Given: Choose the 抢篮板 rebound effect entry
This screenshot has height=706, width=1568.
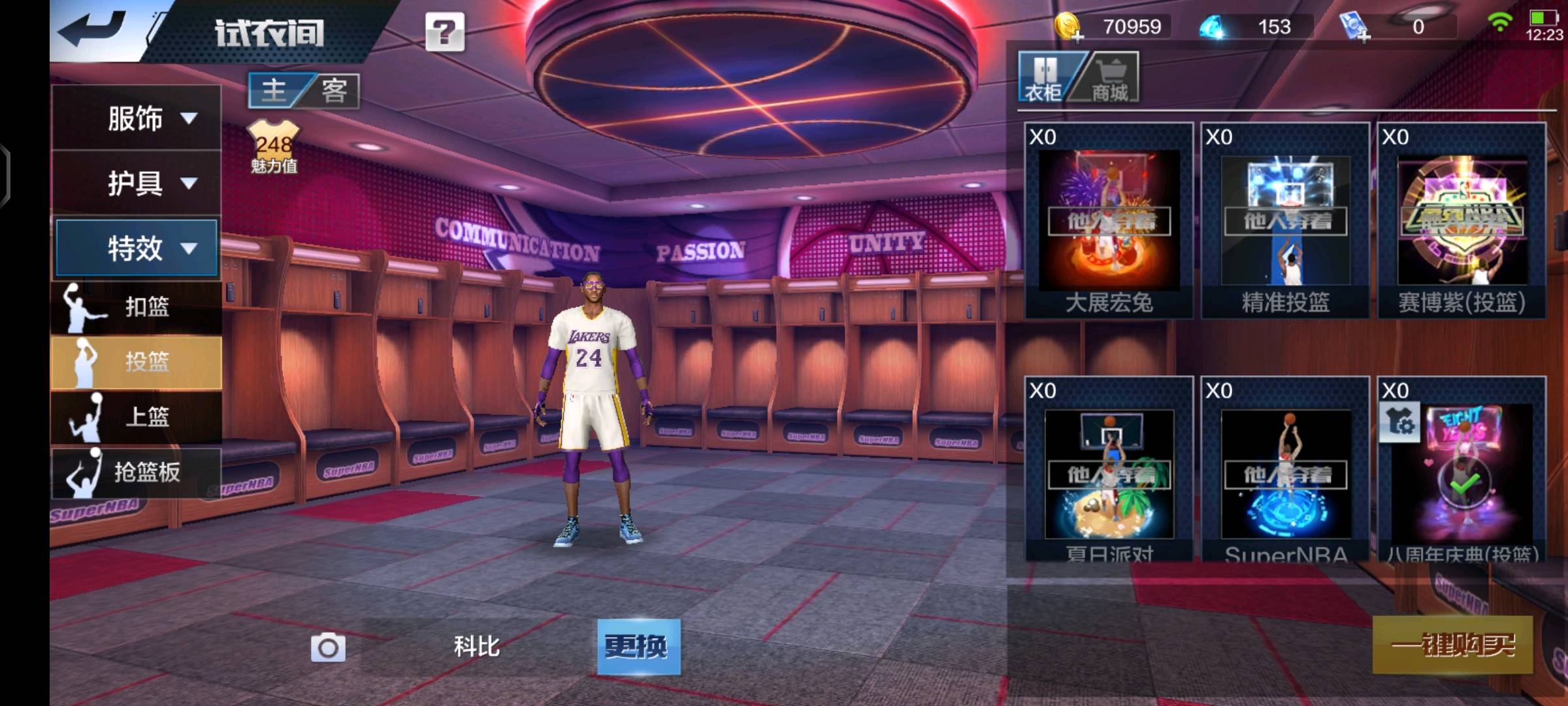Looking at the screenshot, I should (137, 471).
